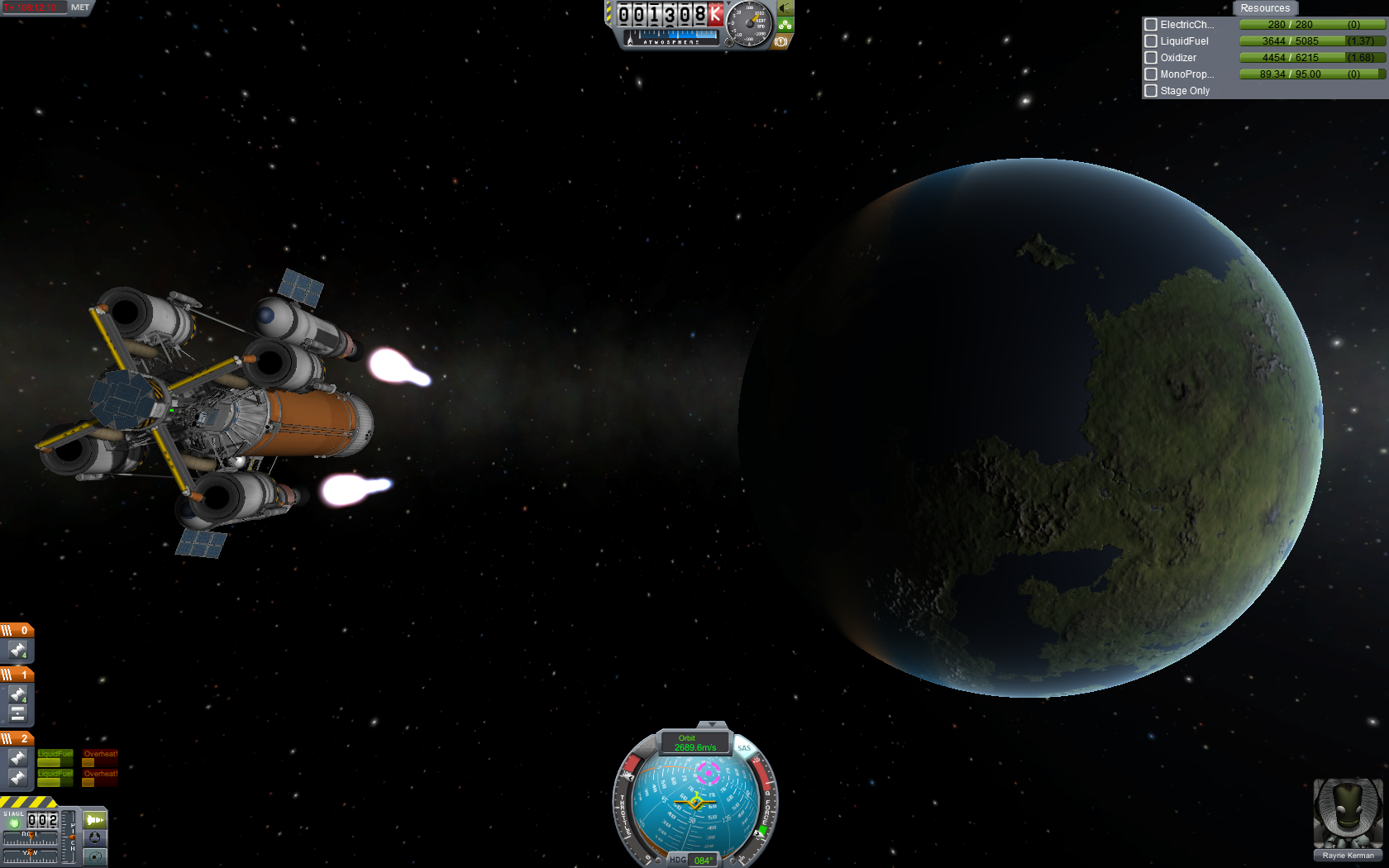
Task: Open the map view button
Action: 95,857
